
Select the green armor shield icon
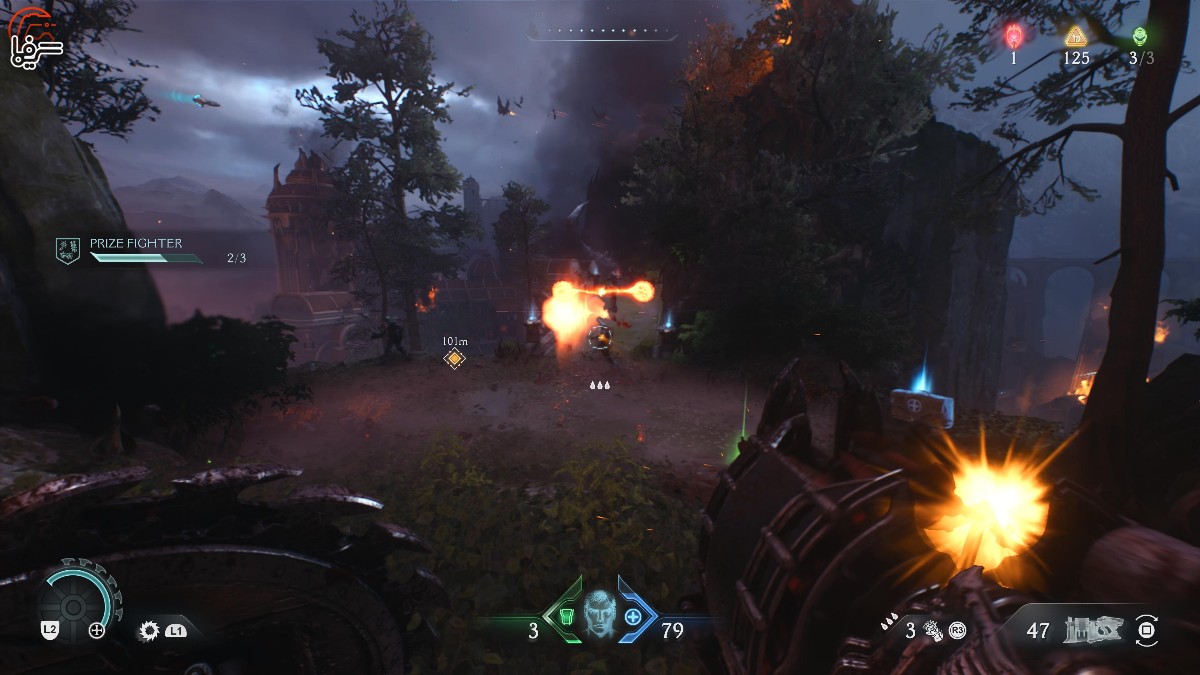(566, 616)
